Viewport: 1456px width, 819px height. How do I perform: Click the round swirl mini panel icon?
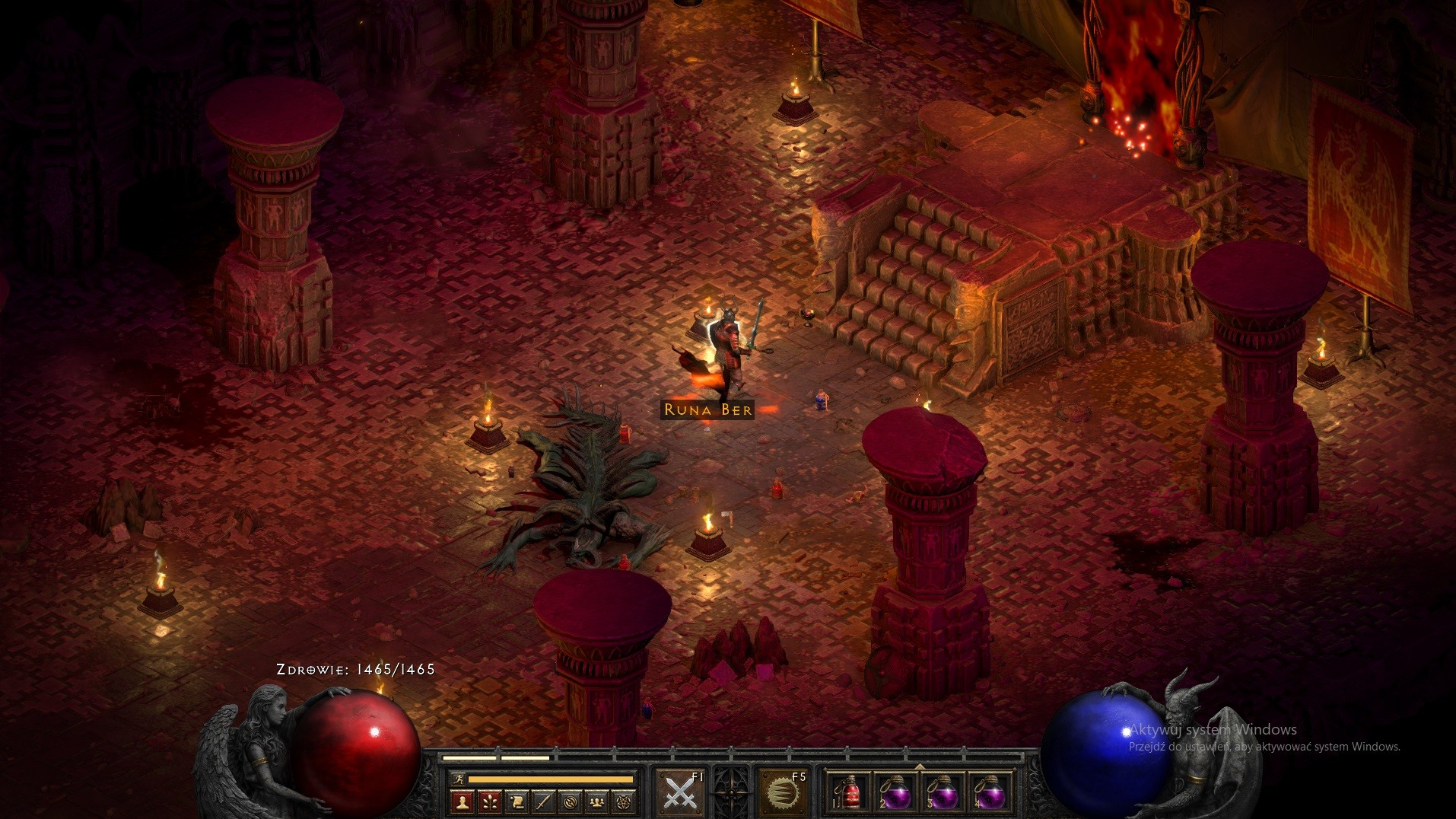[x=571, y=801]
